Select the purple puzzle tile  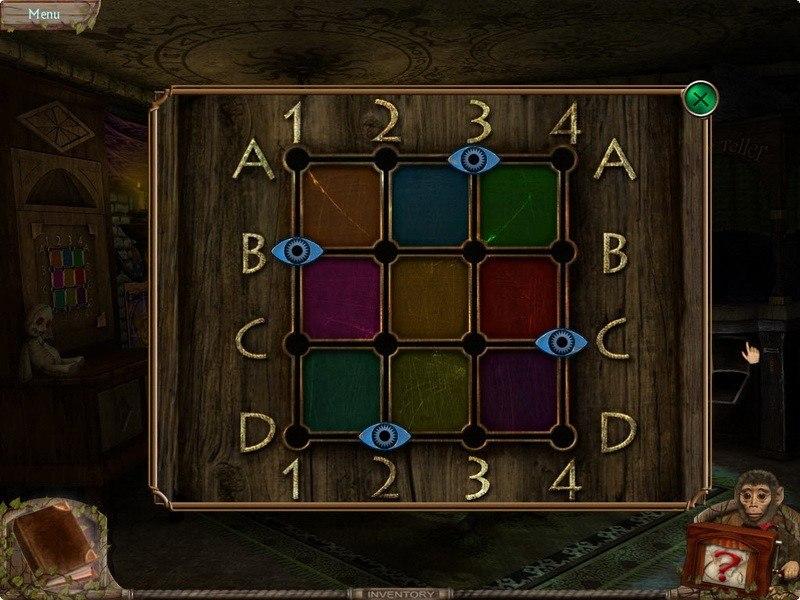click(519, 390)
